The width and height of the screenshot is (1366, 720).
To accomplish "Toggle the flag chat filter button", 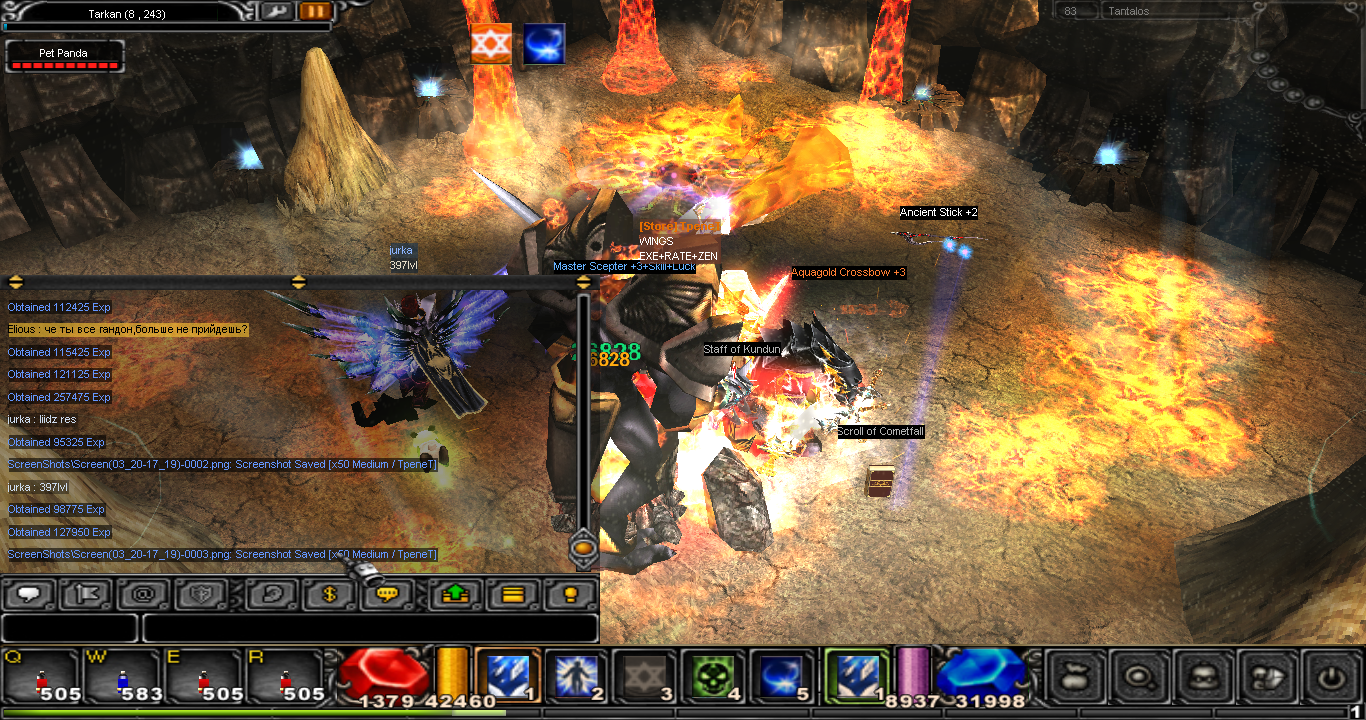I will coord(87,594).
